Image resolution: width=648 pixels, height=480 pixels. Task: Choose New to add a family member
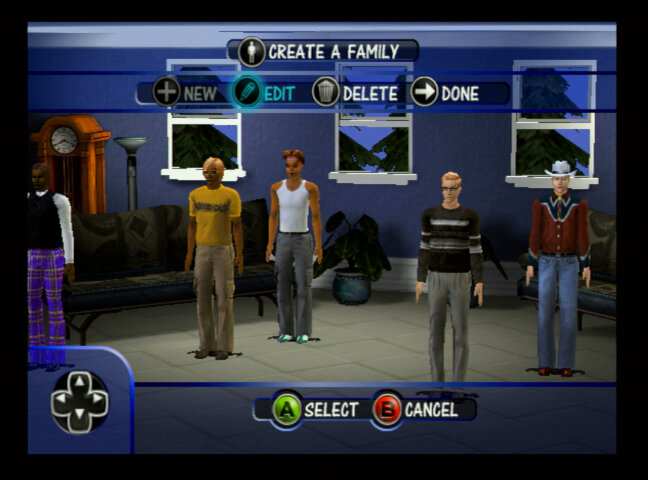[185, 93]
